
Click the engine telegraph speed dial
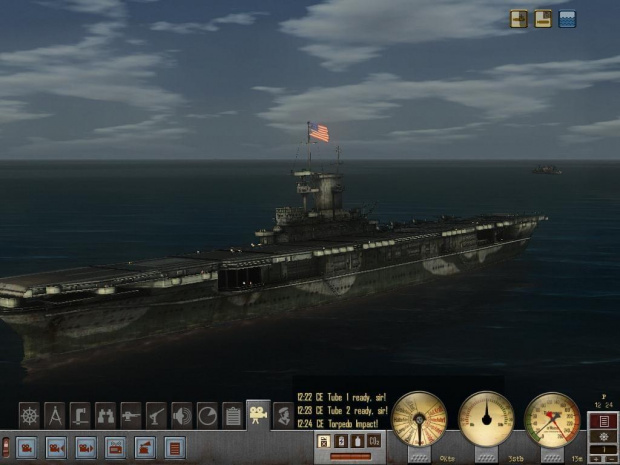pyautogui.click(x=419, y=419)
